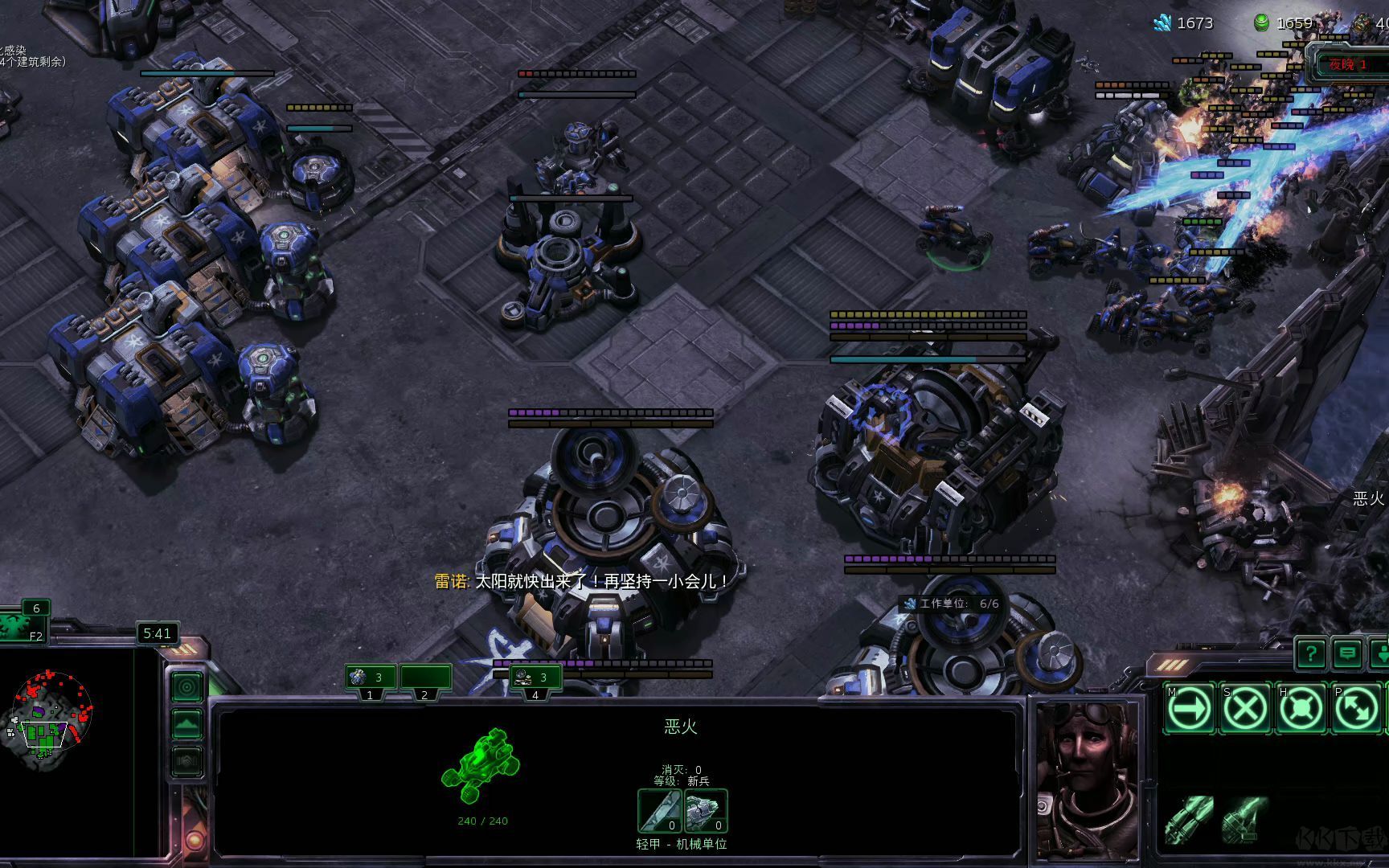Click the vehicle weapon upgrade icon
The image size is (1389, 868).
pyautogui.click(x=659, y=810)
